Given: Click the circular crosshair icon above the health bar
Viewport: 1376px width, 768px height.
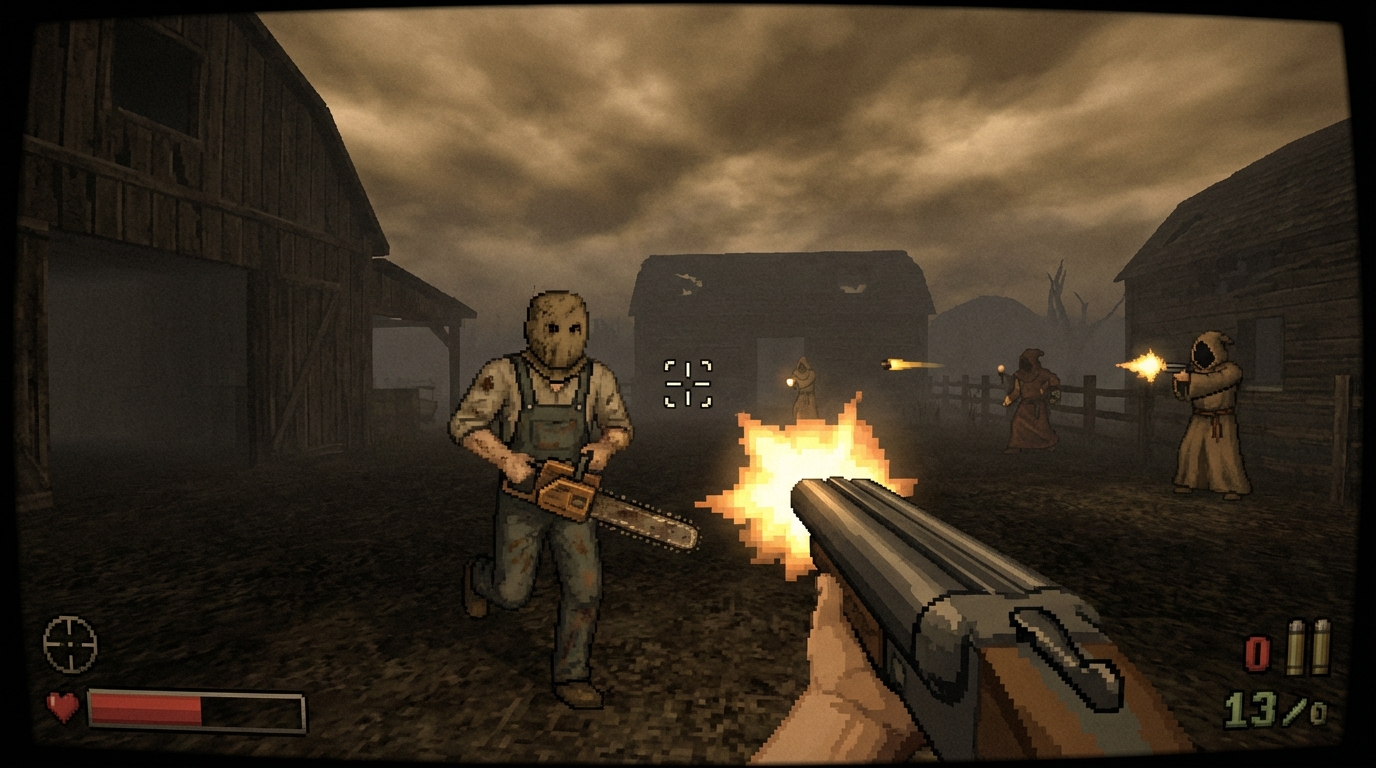Looking at the screenshot, I should (x=70, y=645).
